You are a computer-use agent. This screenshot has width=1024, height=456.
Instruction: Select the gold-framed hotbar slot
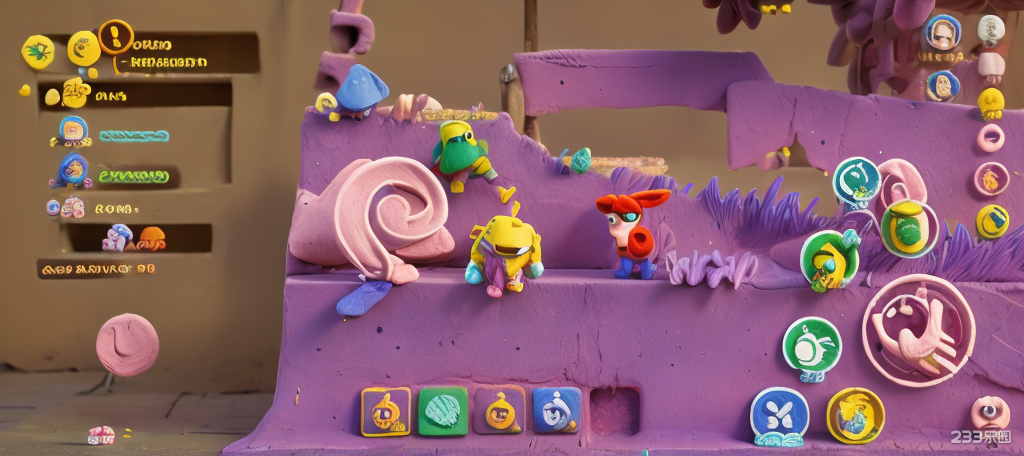tap(385, 411)
